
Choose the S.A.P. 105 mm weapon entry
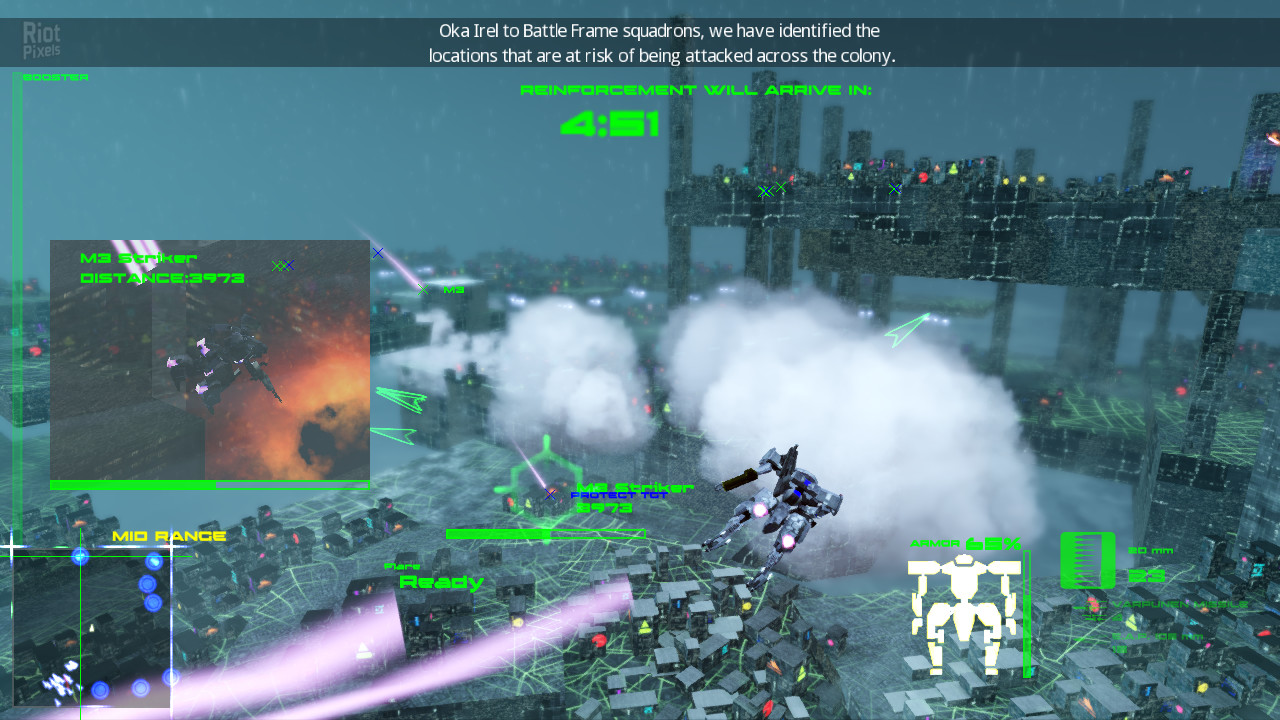pos(1158,636)
